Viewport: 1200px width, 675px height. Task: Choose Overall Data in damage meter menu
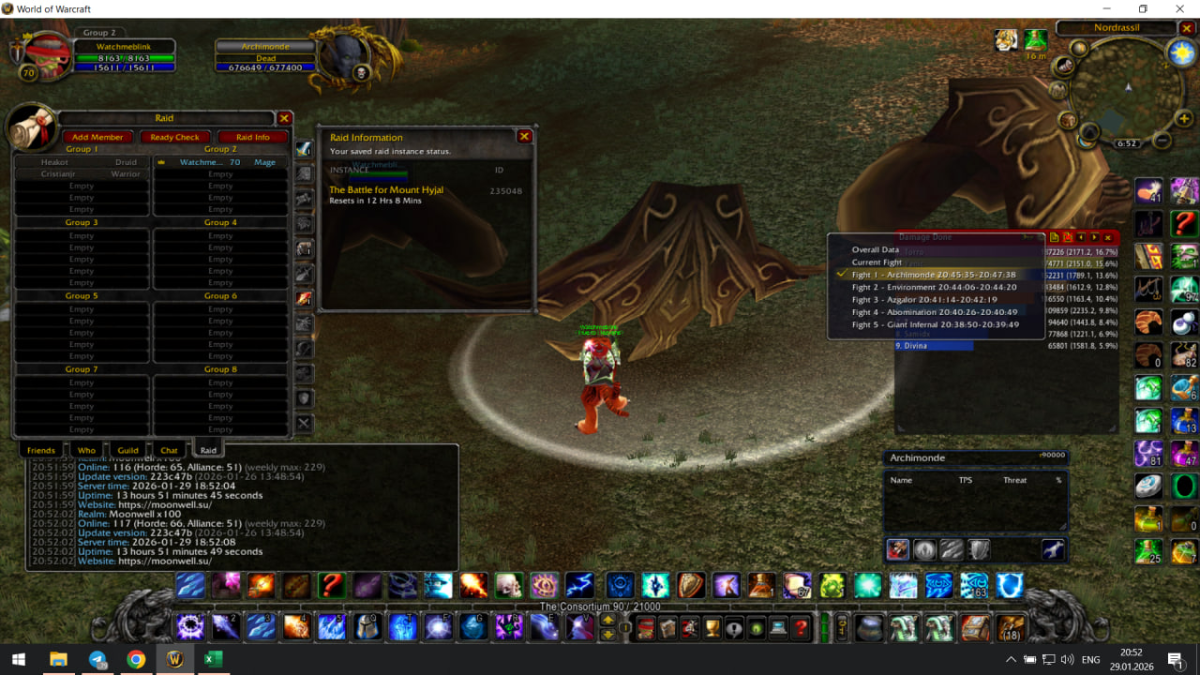pos(875,250)
